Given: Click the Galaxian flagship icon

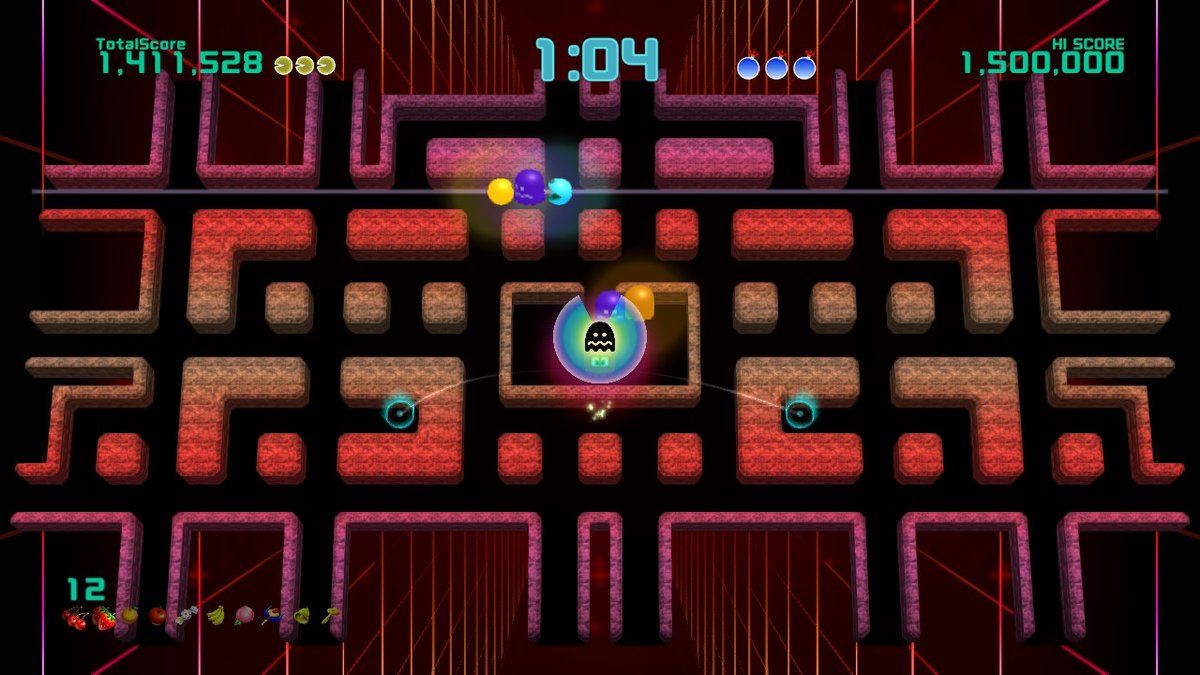Looking at the screenshot, I should coord(272,616).
